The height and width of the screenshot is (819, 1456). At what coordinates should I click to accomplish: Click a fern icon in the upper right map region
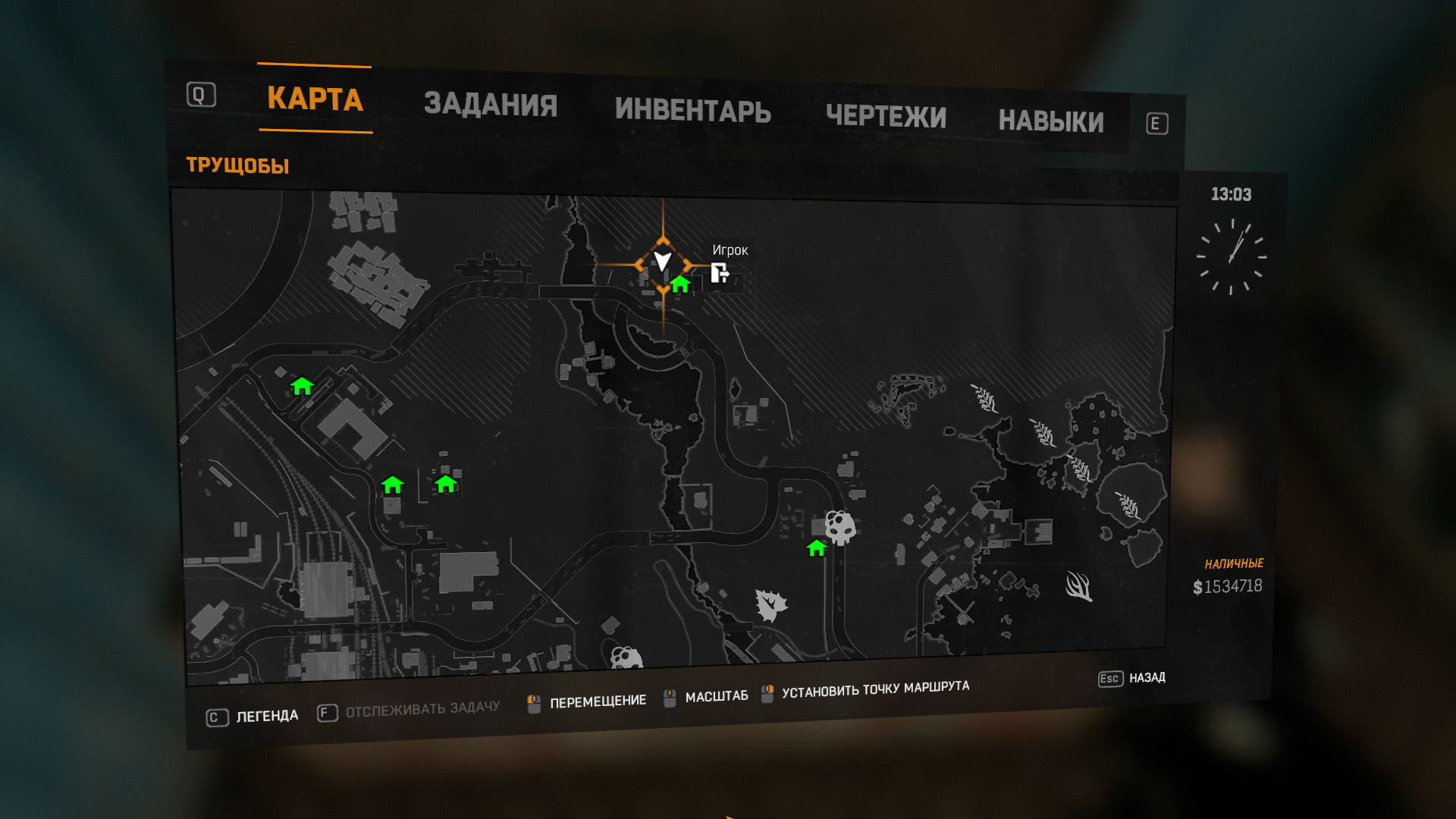coord(984,398)
